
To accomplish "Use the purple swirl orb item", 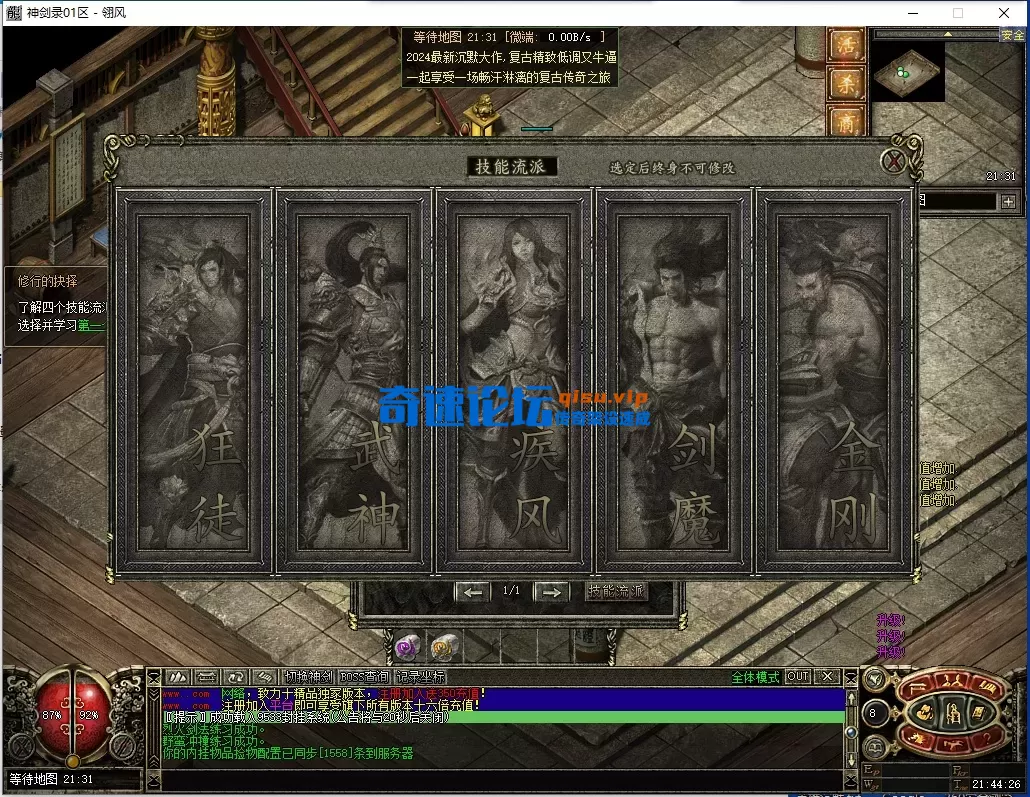I will [406, 647].
